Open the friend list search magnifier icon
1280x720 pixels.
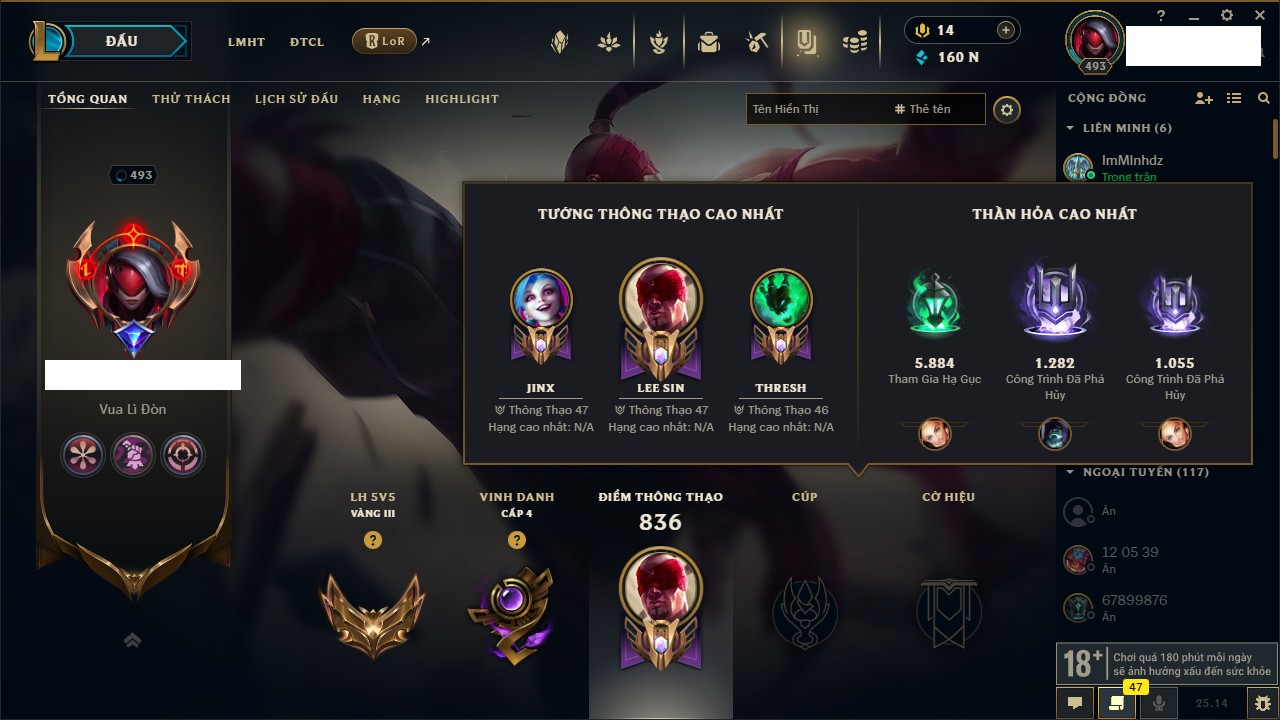click(x=1264, y=98)
